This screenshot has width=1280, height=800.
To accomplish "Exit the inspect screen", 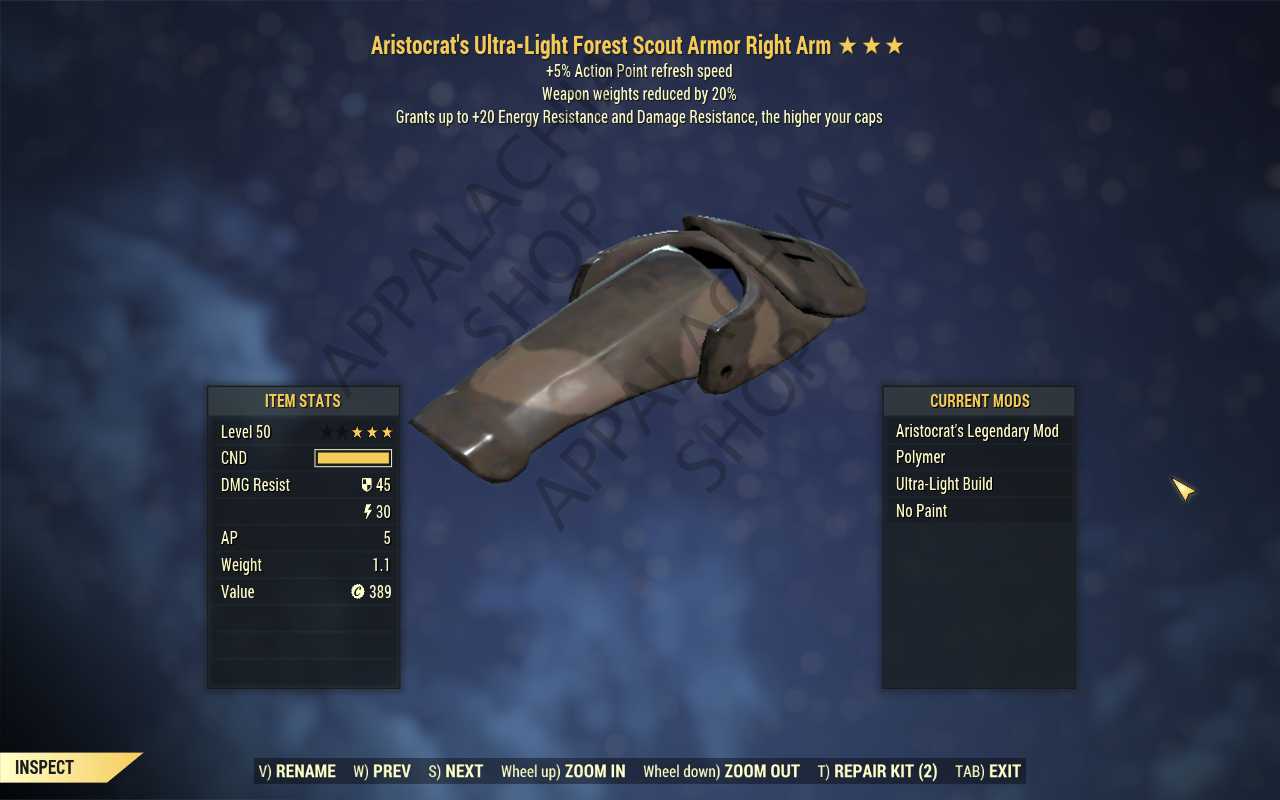I will click(x=988, y=771).
